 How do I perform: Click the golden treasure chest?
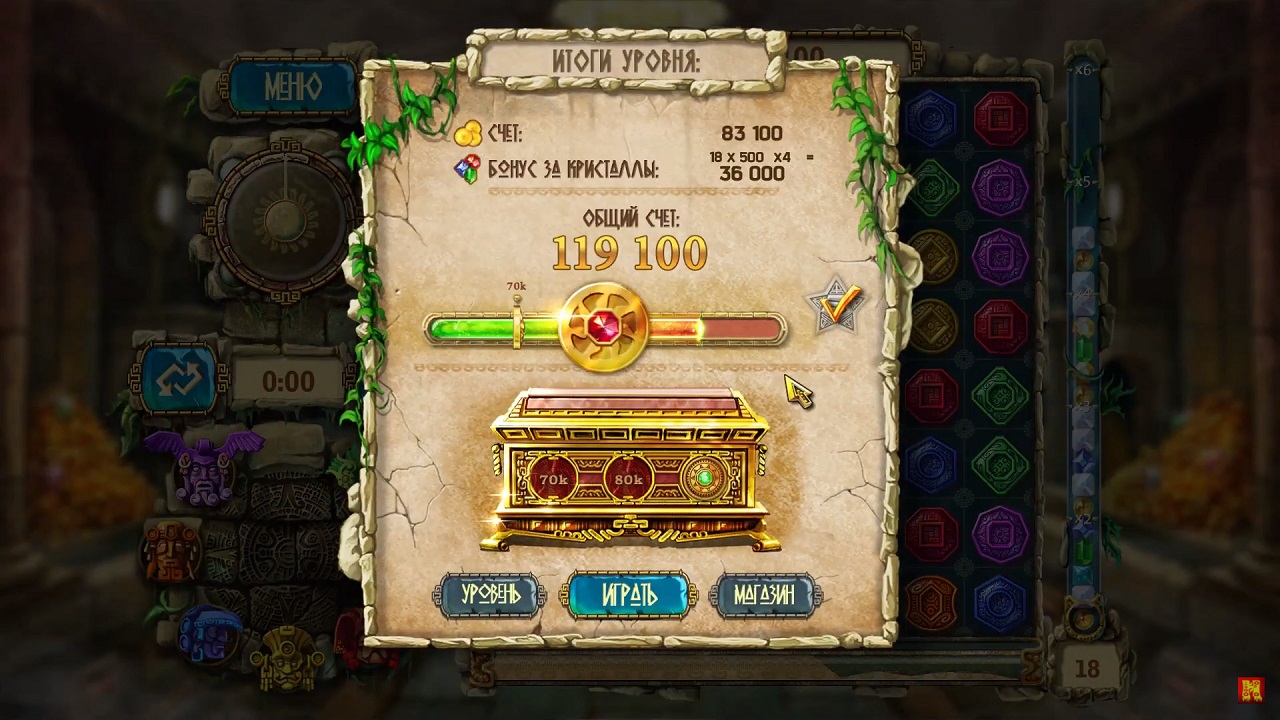629,470
